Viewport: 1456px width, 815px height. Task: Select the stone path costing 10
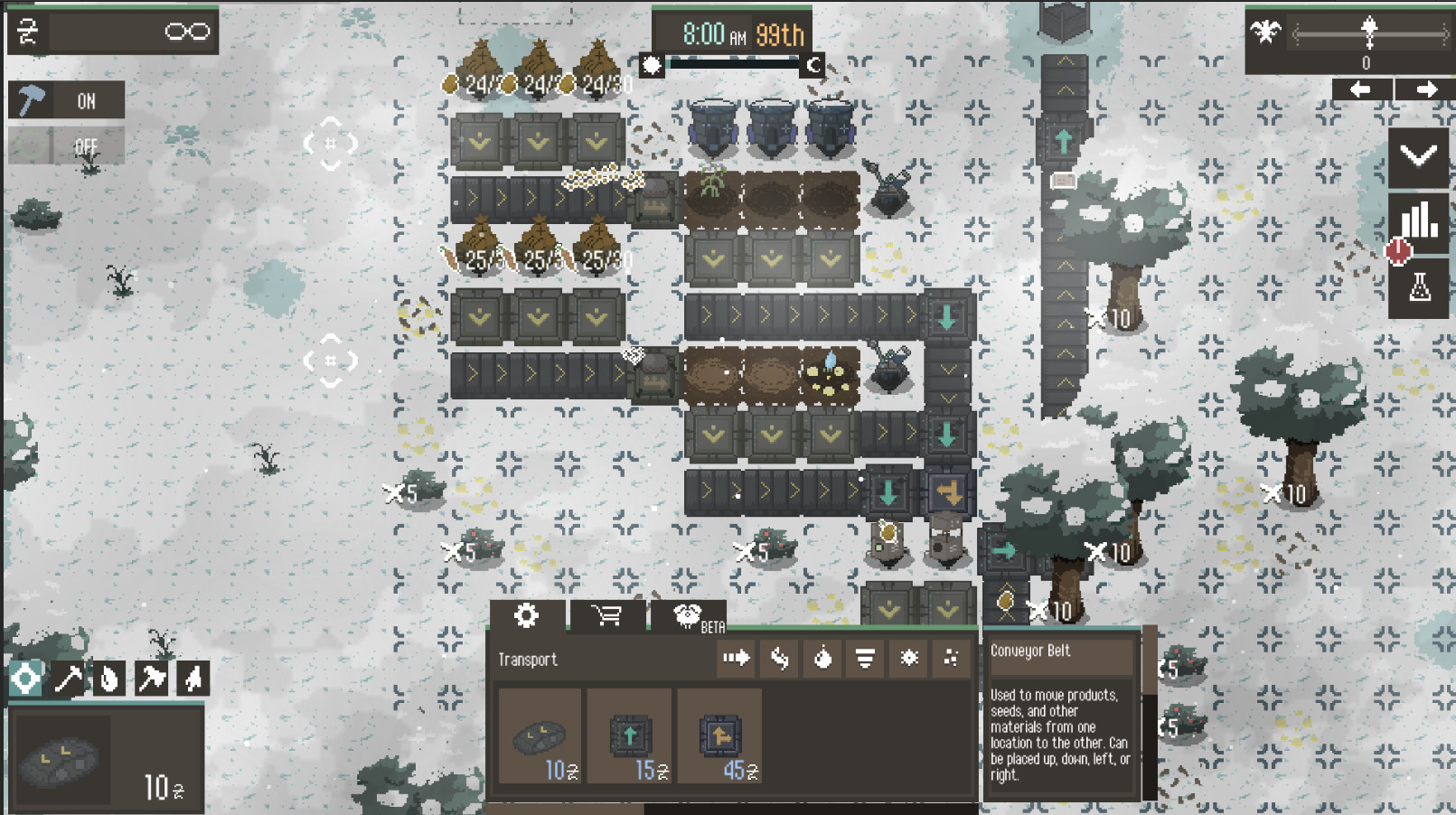point(540,736)
